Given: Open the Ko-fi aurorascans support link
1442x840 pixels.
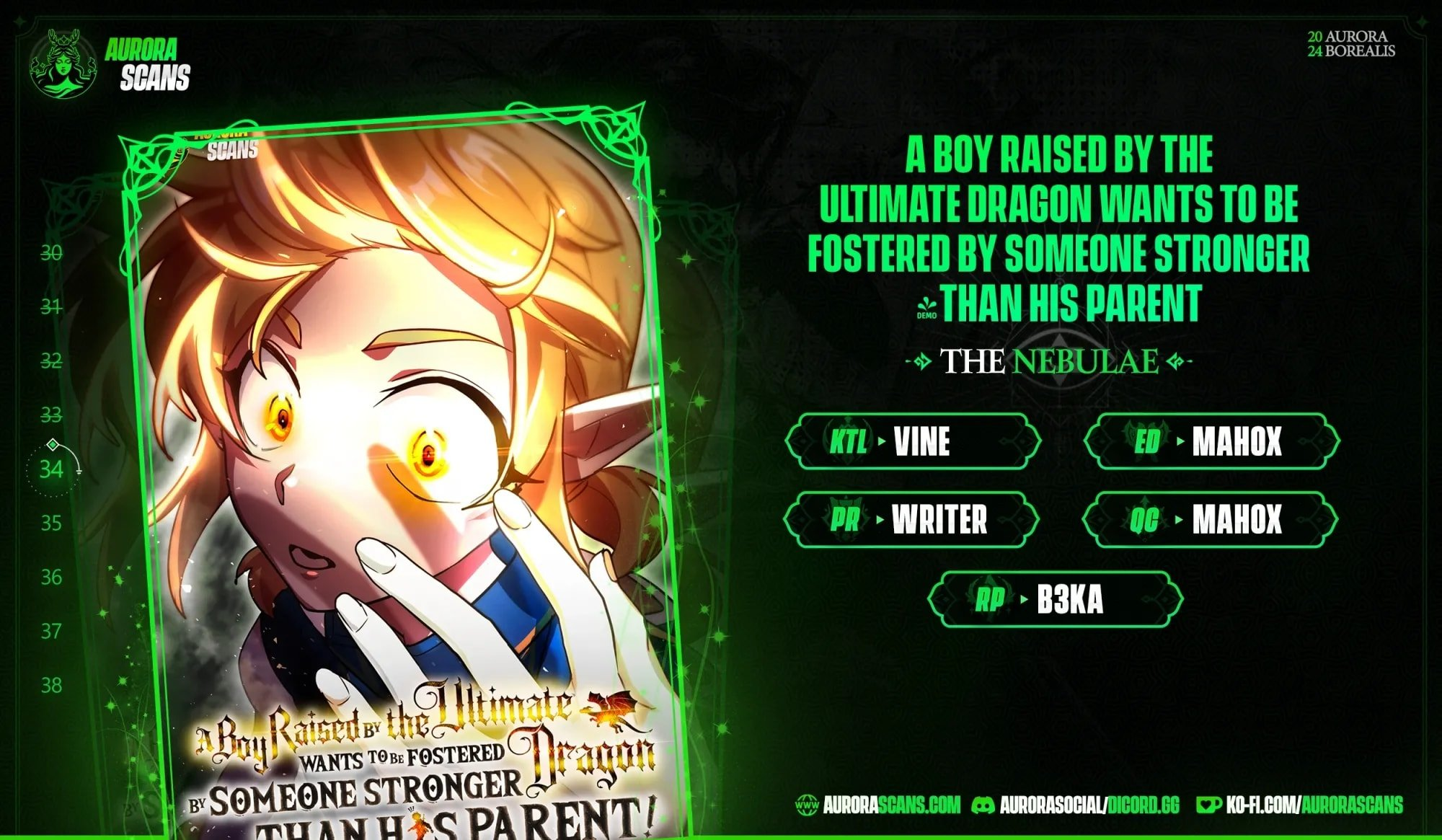Looking at the screenshot, I should point(1300,805).
